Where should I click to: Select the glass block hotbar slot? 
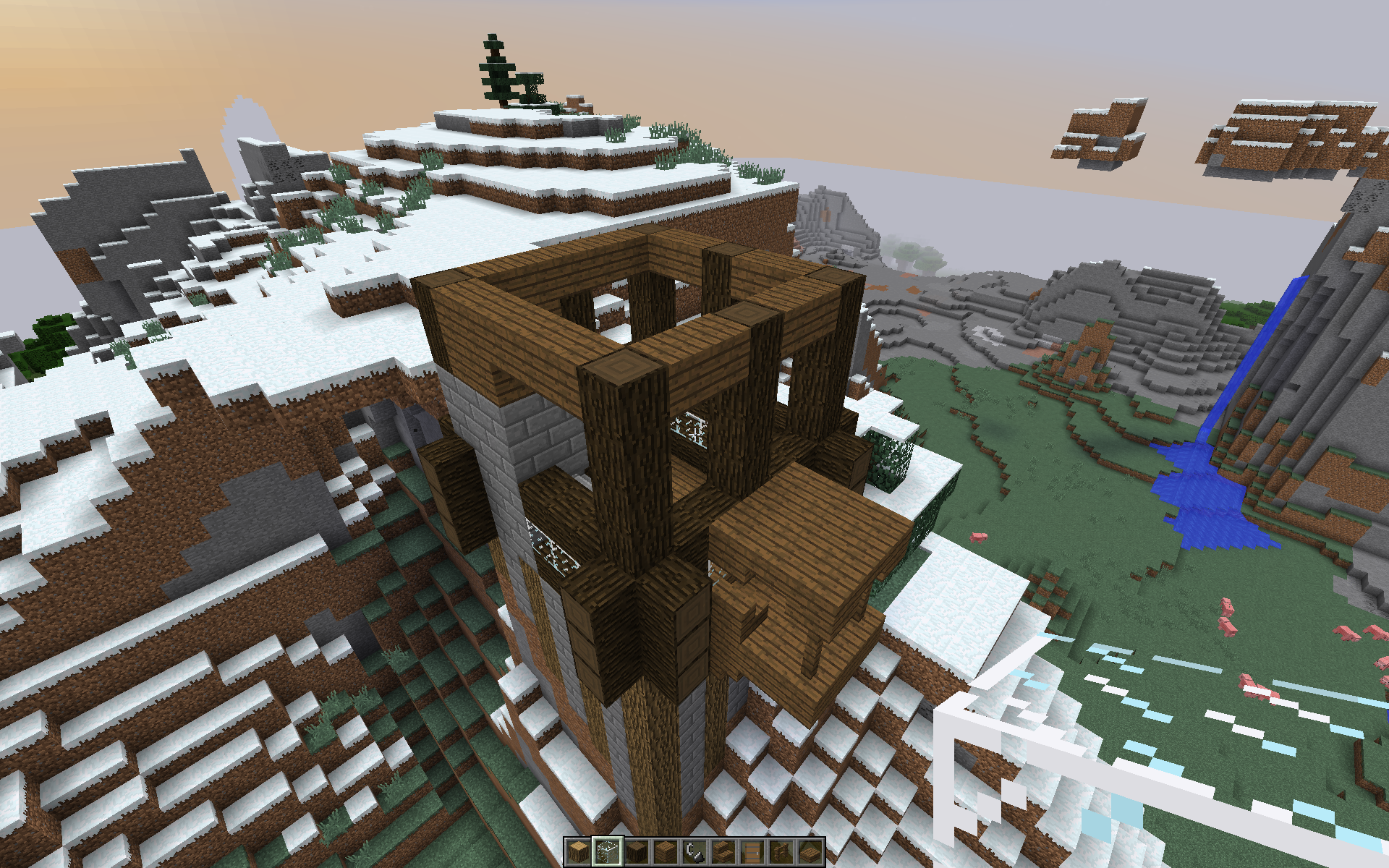click(x=608, y=852)
